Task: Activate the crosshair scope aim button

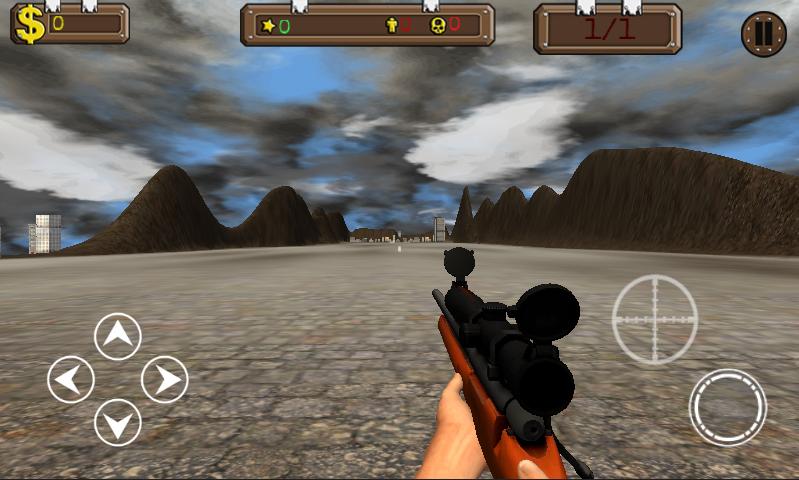Action: pyautogui.click(x=655, y=319)
